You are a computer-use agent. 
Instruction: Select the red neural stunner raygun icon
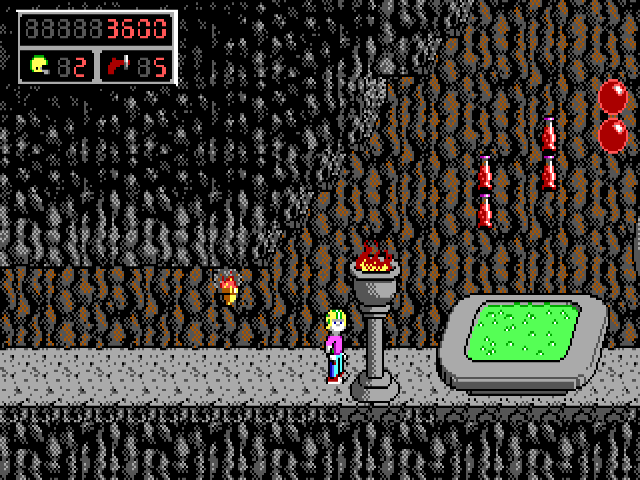(x=117, y=66)
